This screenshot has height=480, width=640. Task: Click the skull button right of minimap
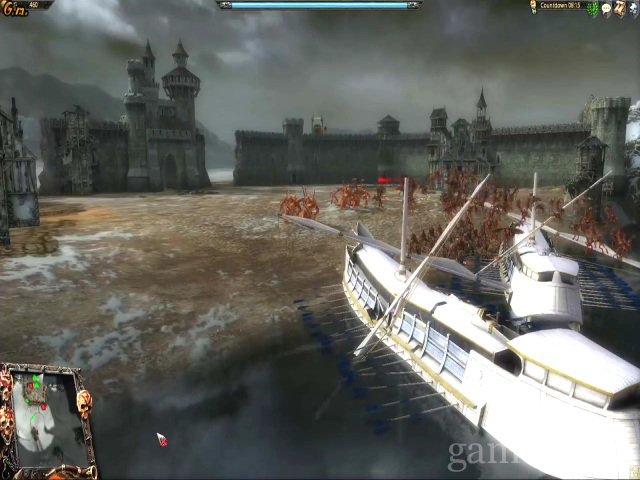83,403
